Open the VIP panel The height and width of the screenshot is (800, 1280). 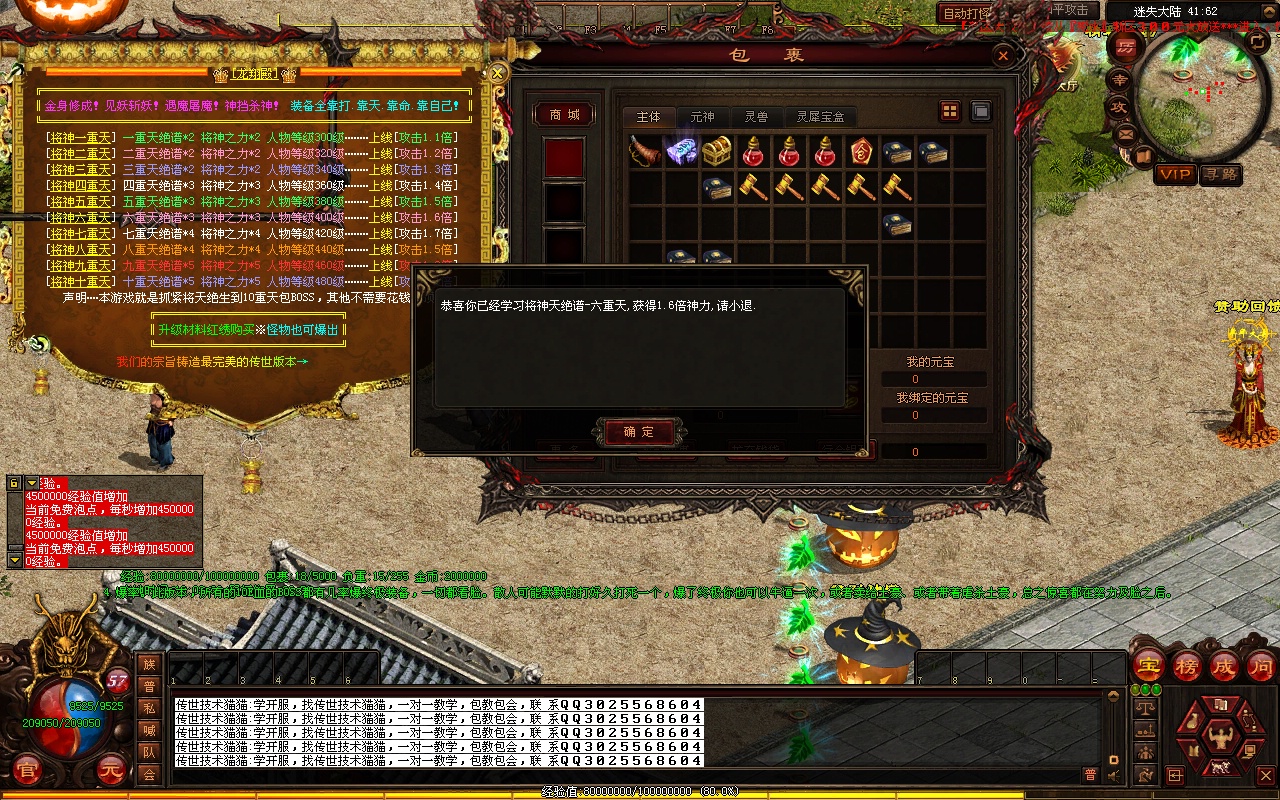pyautogui.click(x=1175, y=174)
